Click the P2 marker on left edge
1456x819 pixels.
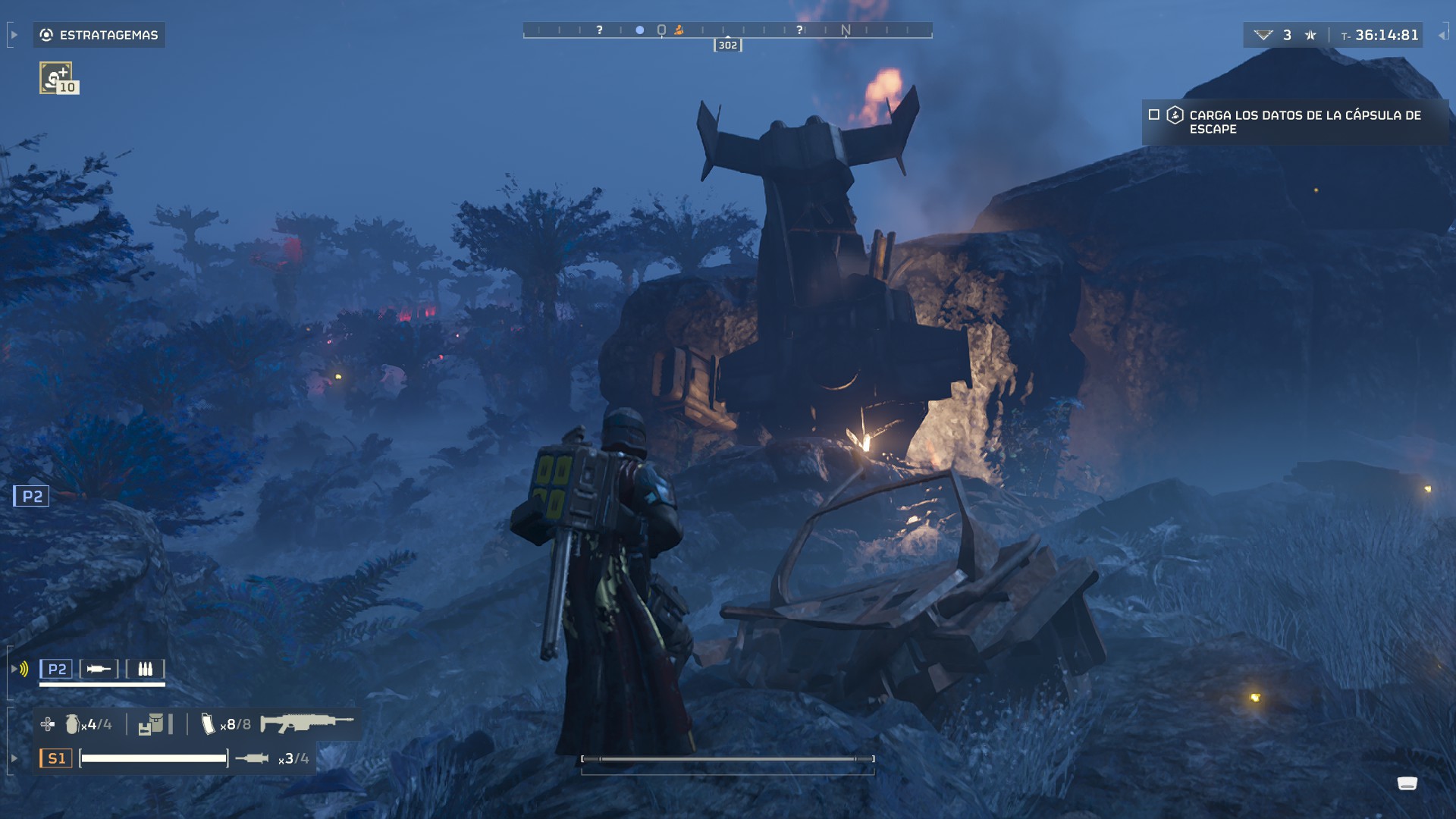(x=32, y=497)
